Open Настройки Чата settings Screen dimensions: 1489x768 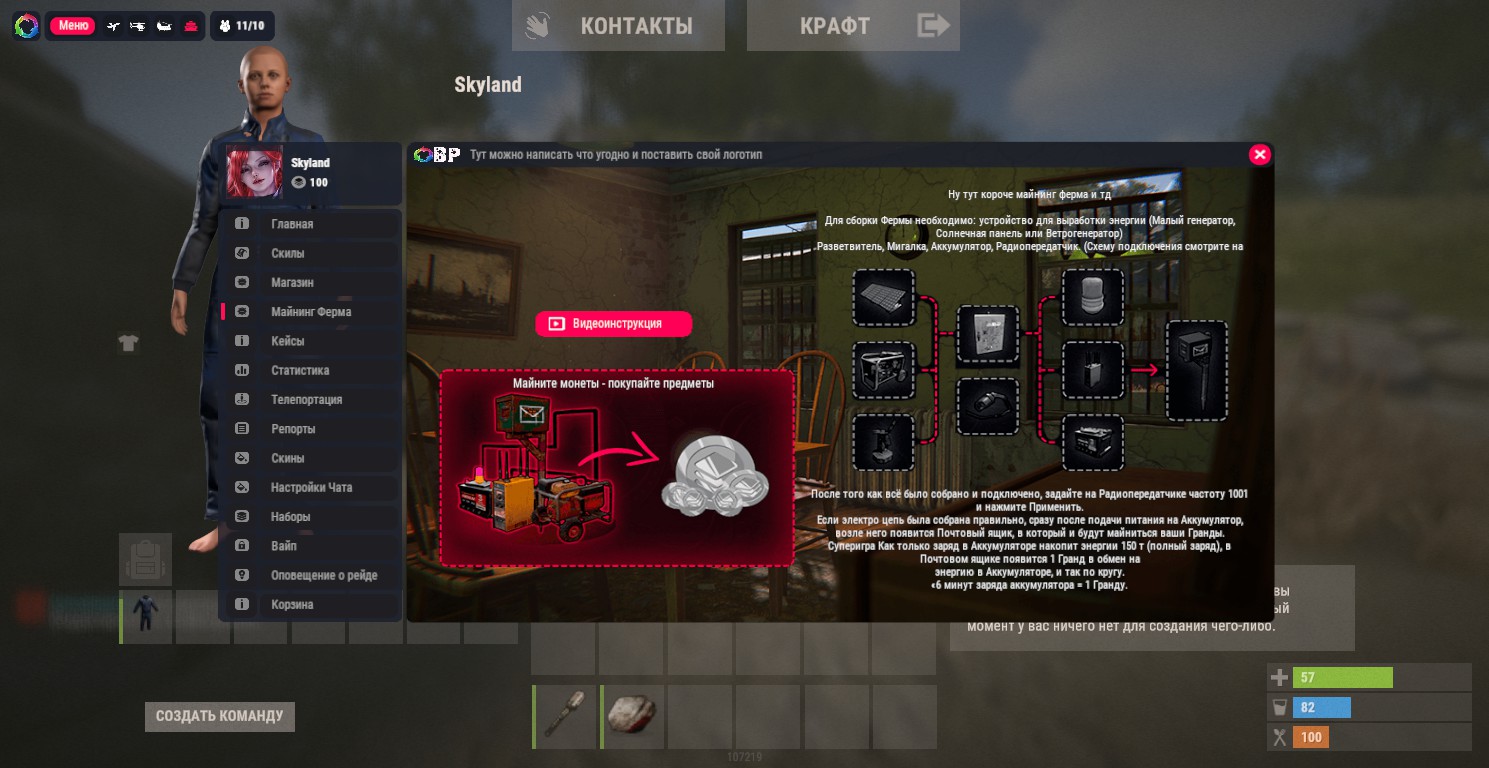point(310,488)
